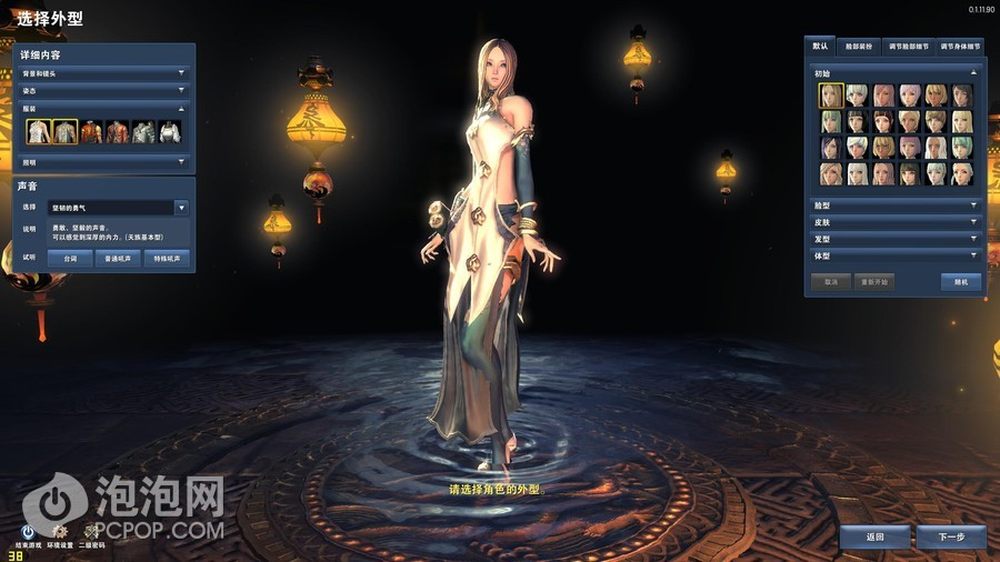Click the 结束游戏 power icon

pyautogui.click(x=28, y=532)
